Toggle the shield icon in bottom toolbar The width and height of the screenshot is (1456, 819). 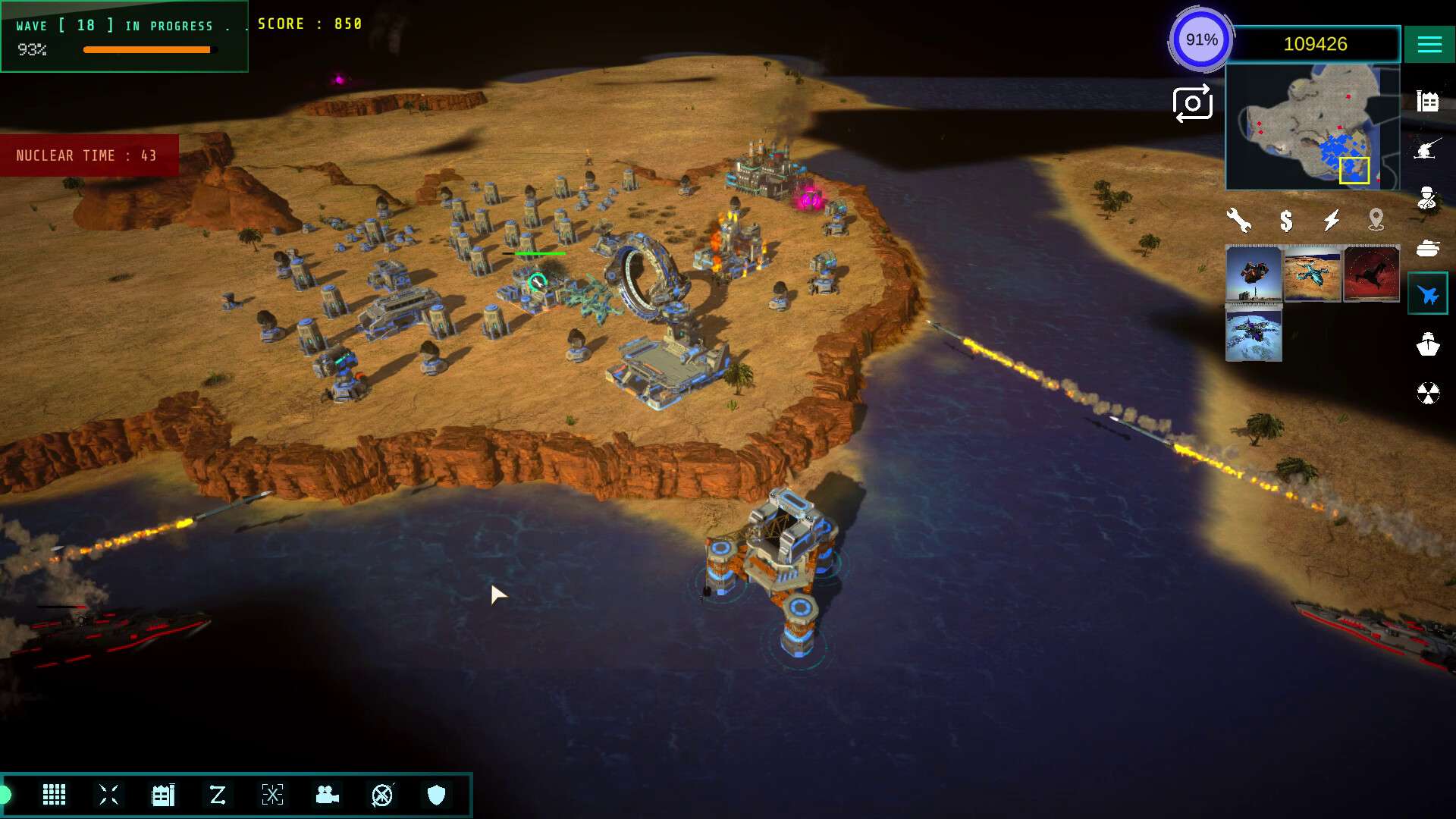[436, 795]
